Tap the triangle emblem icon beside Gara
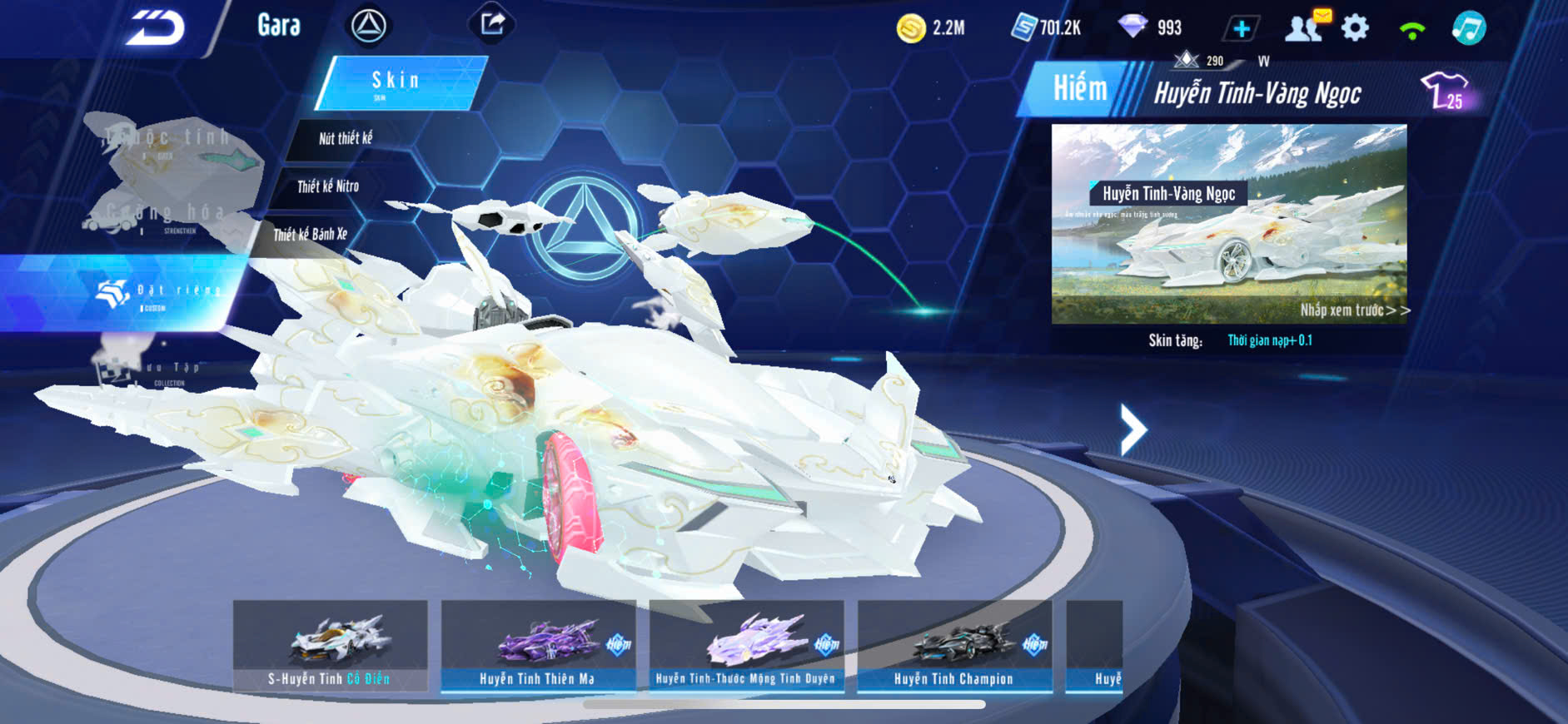This screenshot has width=1568, height=724. [x=368, y=27]
